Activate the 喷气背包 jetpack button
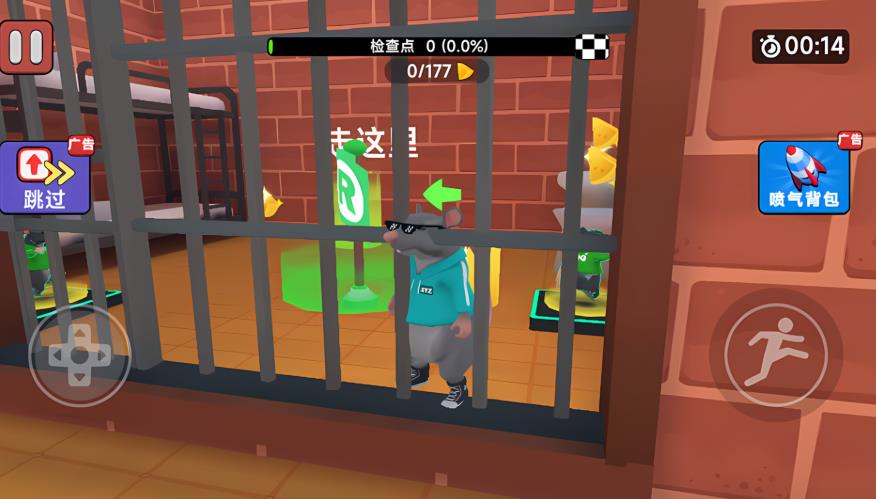The width and height of the screenshot is (876, 499). 803,177
